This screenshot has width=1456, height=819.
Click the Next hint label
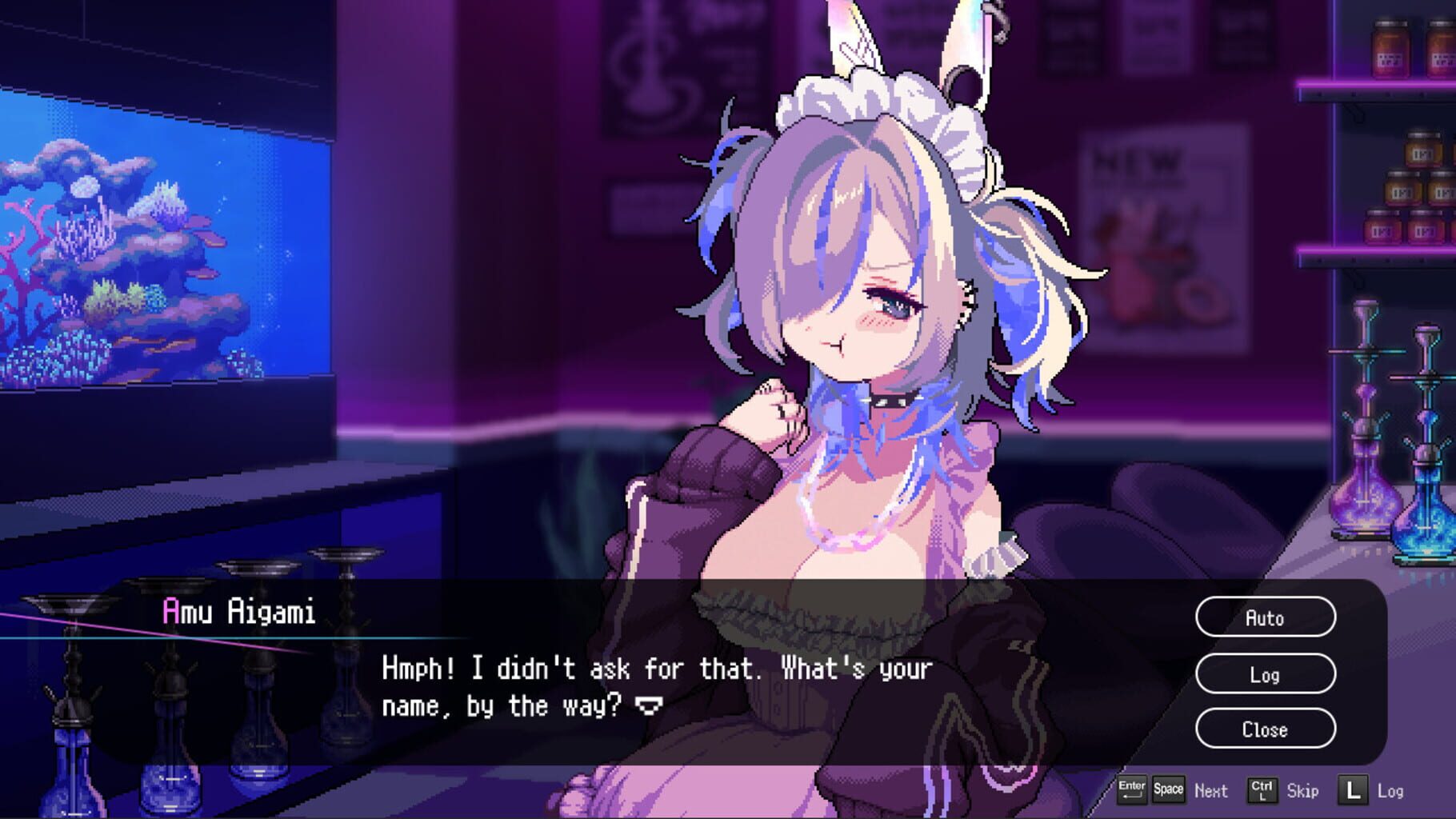tap(1211, 792)
